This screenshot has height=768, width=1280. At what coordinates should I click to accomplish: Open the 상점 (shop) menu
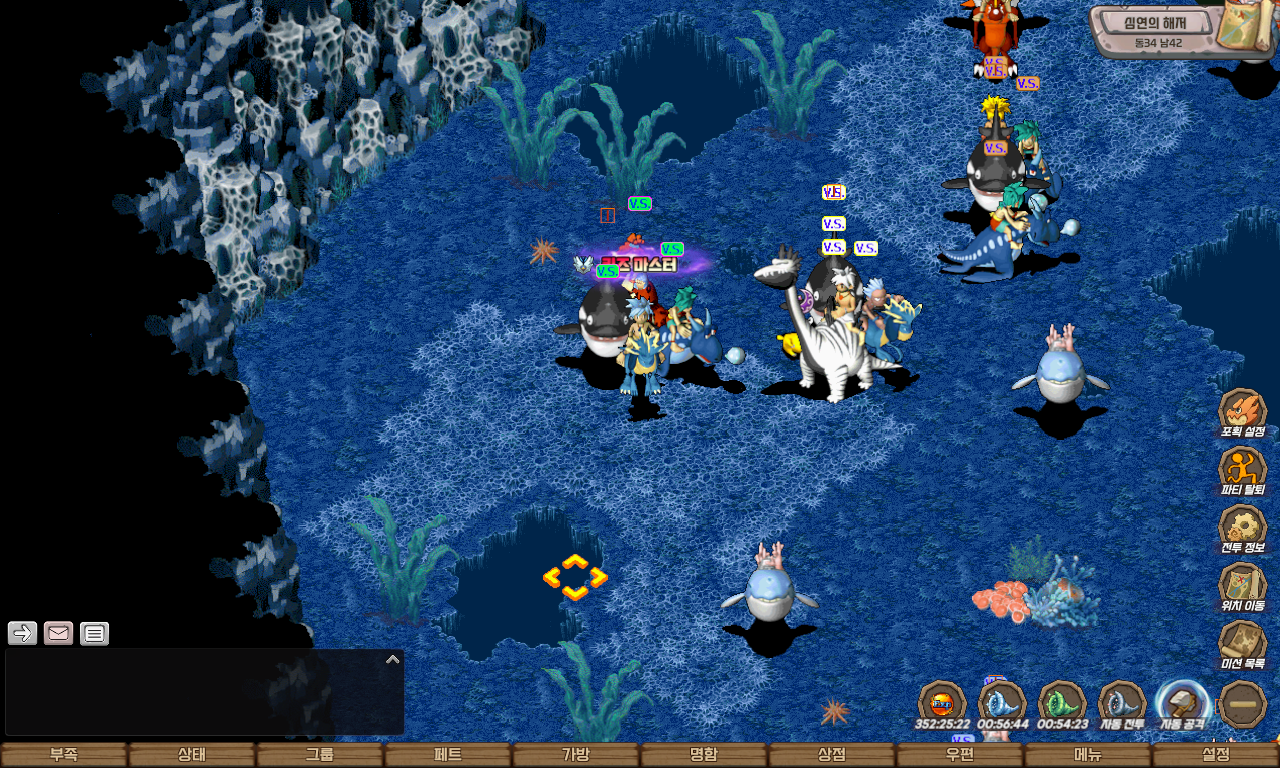[832, 755]
